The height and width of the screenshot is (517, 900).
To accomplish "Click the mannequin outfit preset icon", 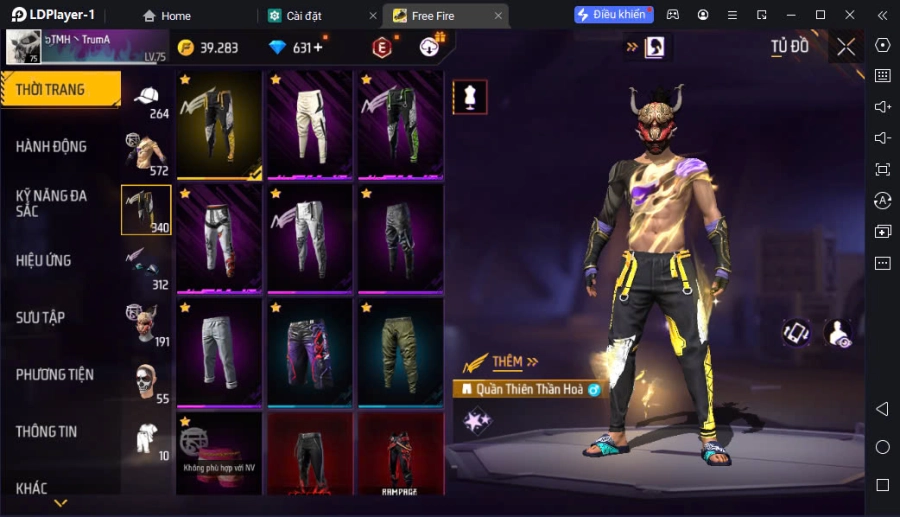I will [x=470, y=96].
